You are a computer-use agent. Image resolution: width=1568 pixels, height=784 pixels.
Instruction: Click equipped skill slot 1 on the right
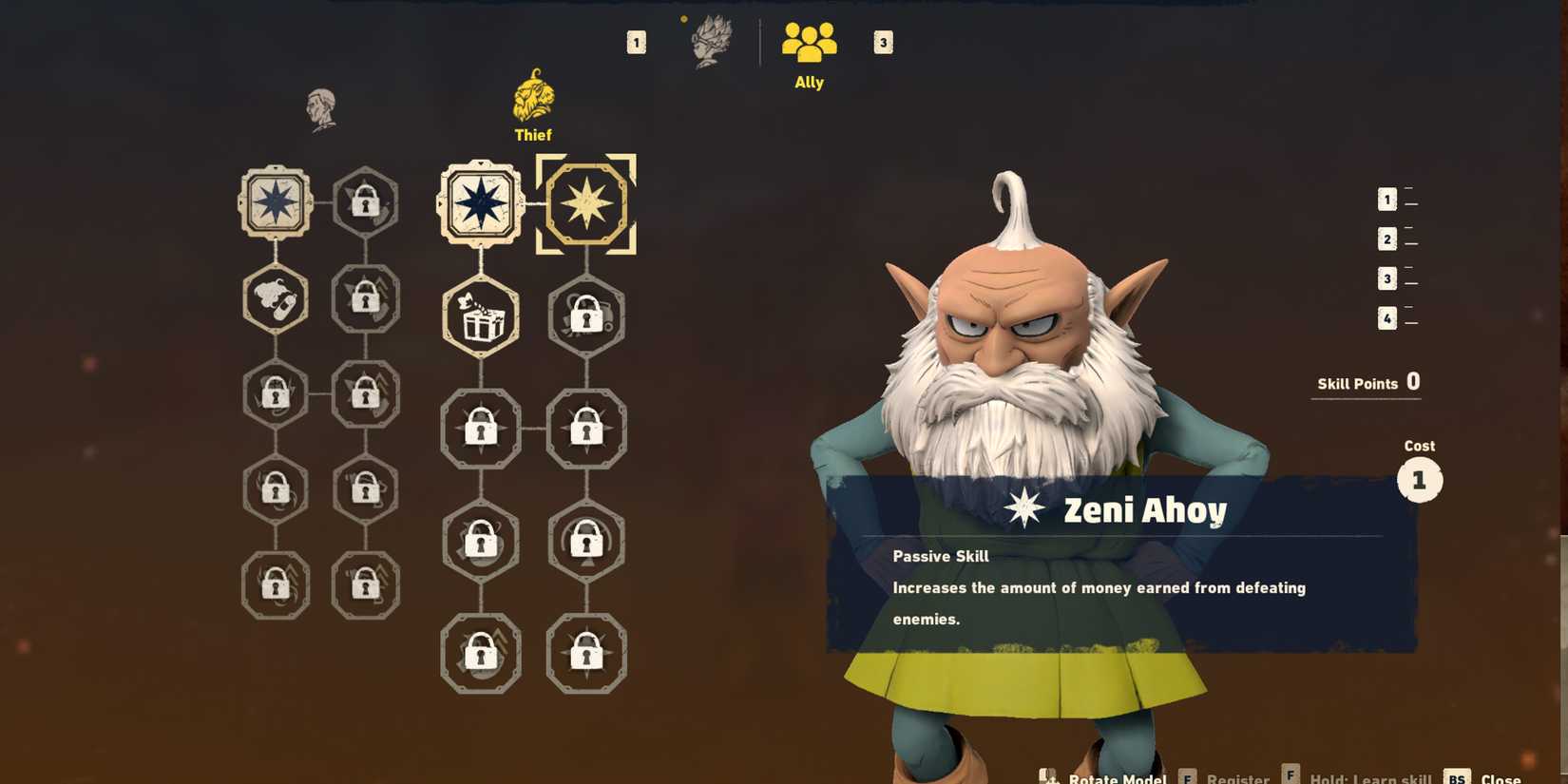click(x=1386, y=199)
